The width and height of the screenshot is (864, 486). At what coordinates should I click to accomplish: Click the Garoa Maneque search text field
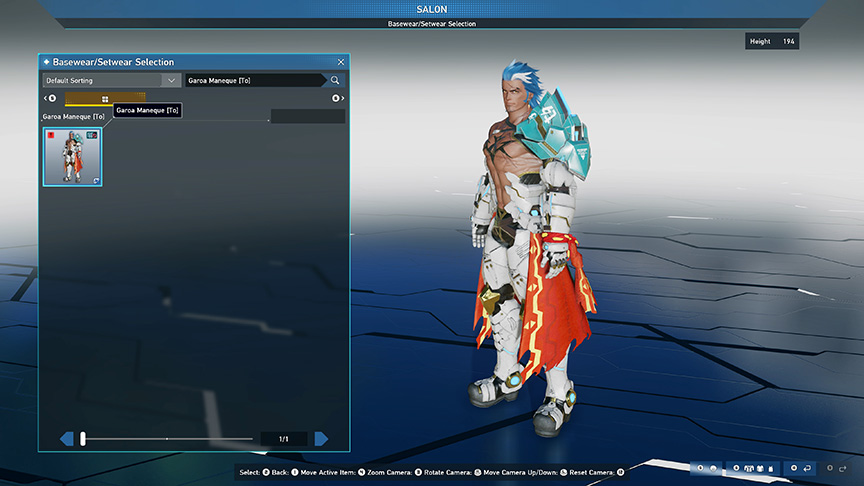[x=254, y=80]
